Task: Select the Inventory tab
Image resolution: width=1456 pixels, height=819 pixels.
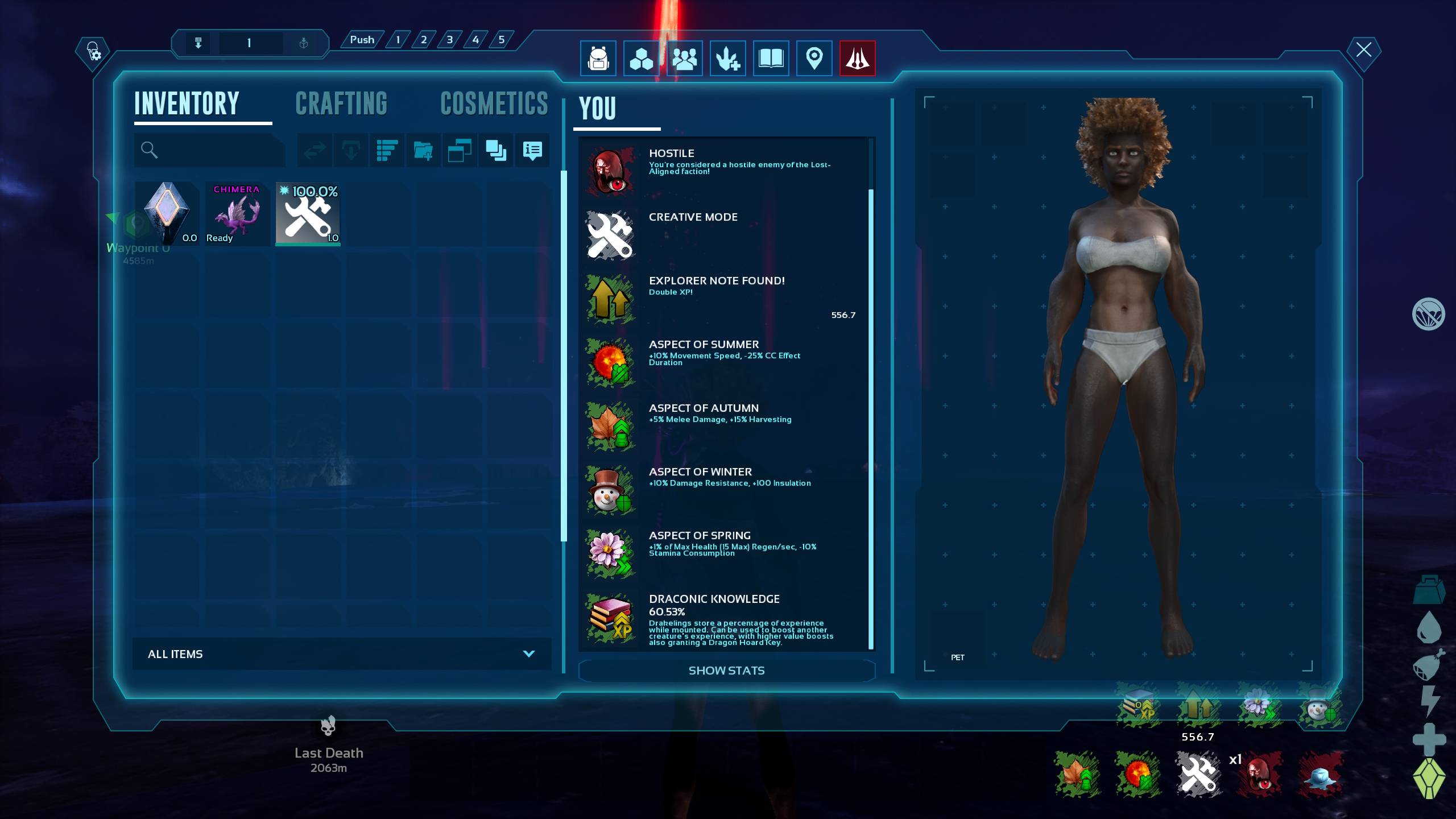Action: (x=187, y=104)
